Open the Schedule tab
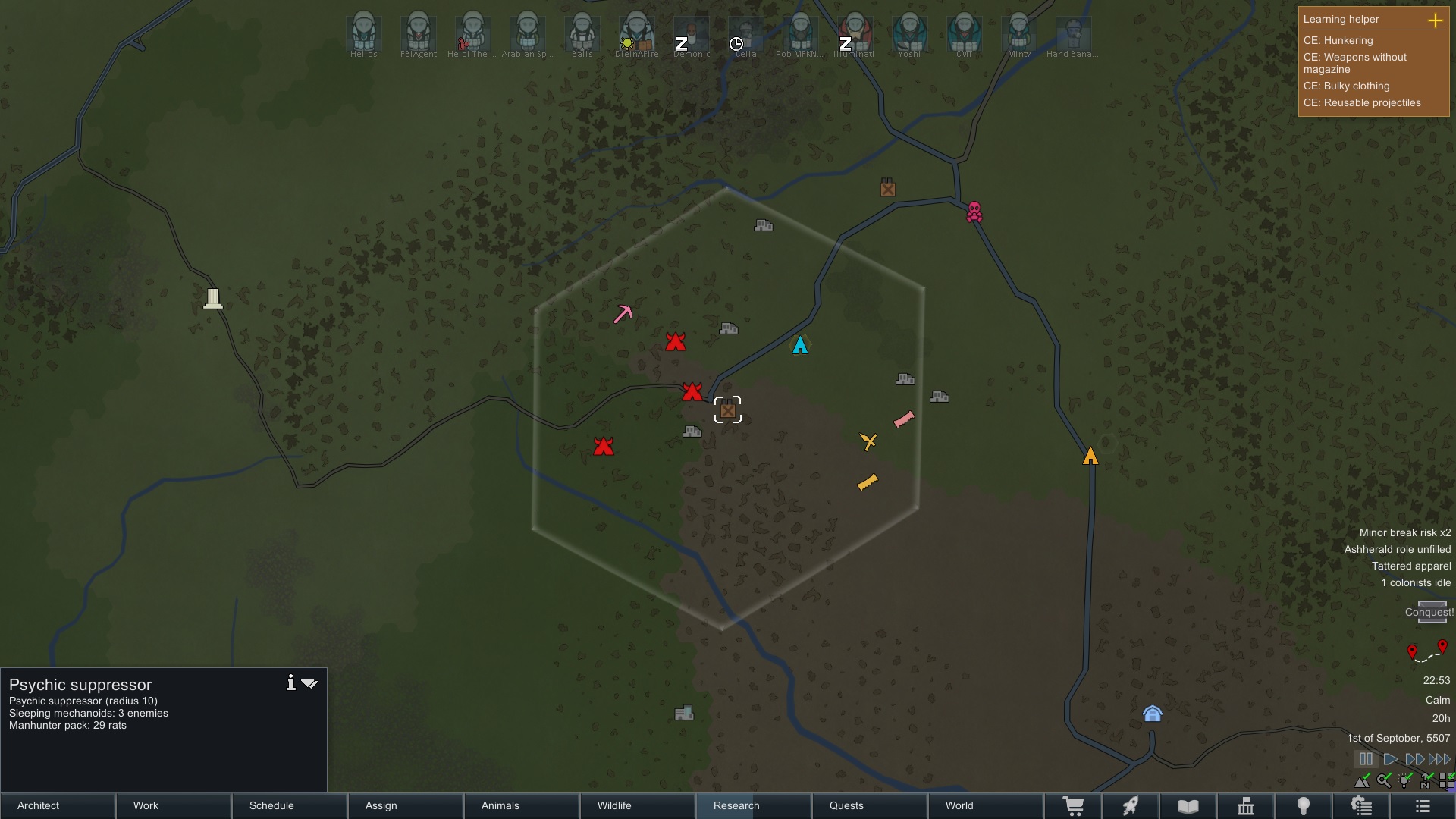The width and height of the screenshot is (1456, 819). (290, 805)
